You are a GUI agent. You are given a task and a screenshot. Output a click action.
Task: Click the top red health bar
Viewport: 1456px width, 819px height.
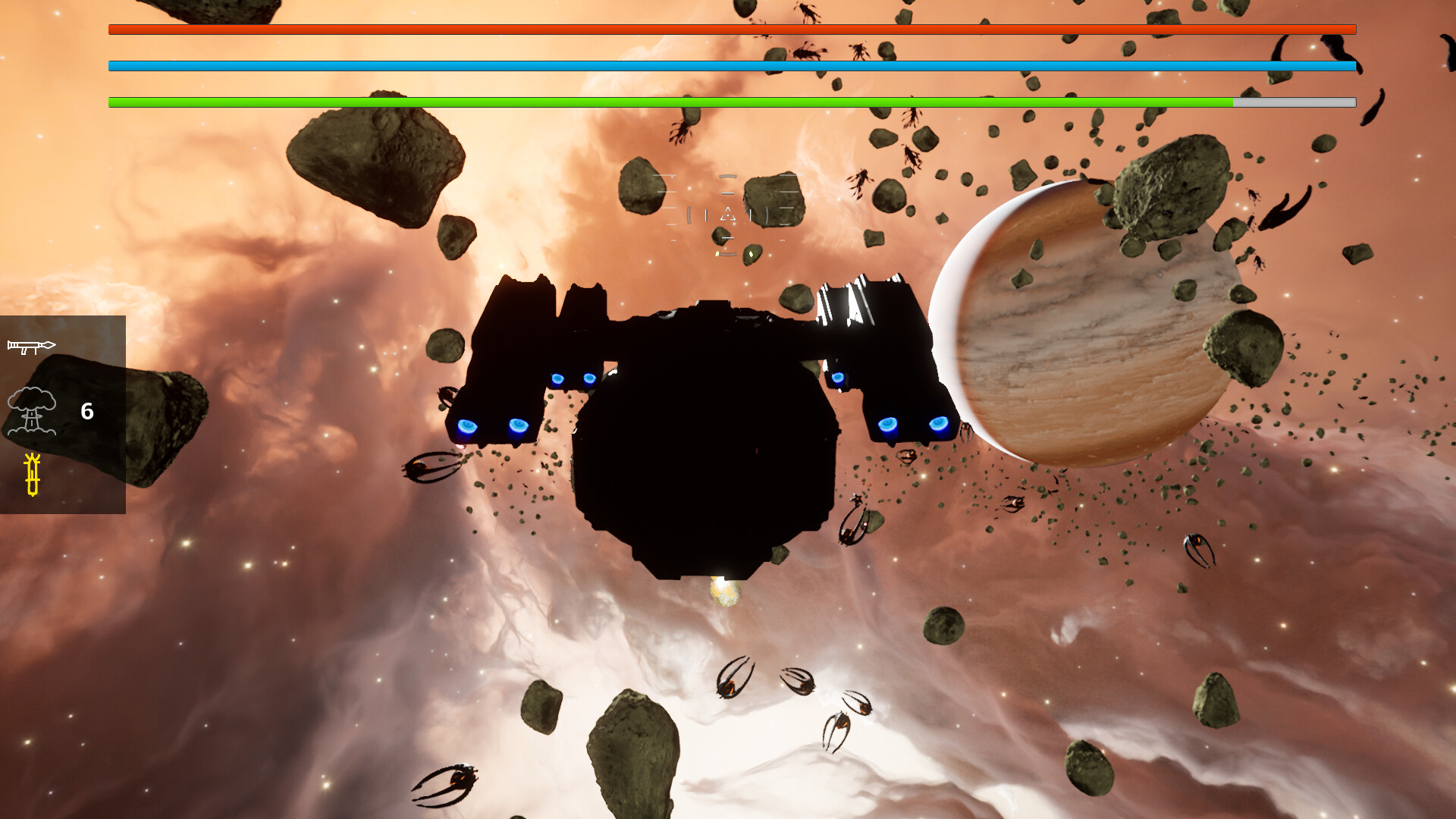[x=728, y=30]
